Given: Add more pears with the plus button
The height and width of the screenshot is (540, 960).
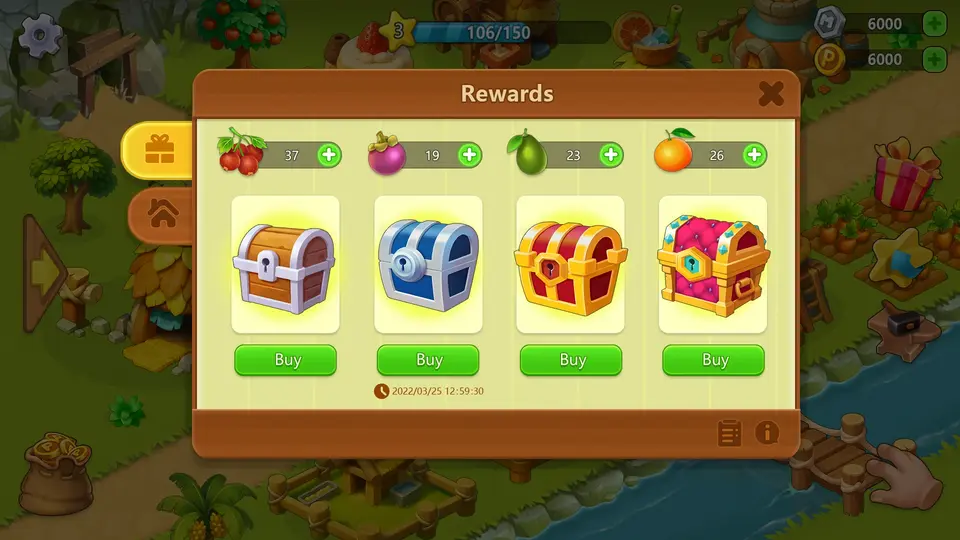Looking at the screenshot, I should point(611,155).
